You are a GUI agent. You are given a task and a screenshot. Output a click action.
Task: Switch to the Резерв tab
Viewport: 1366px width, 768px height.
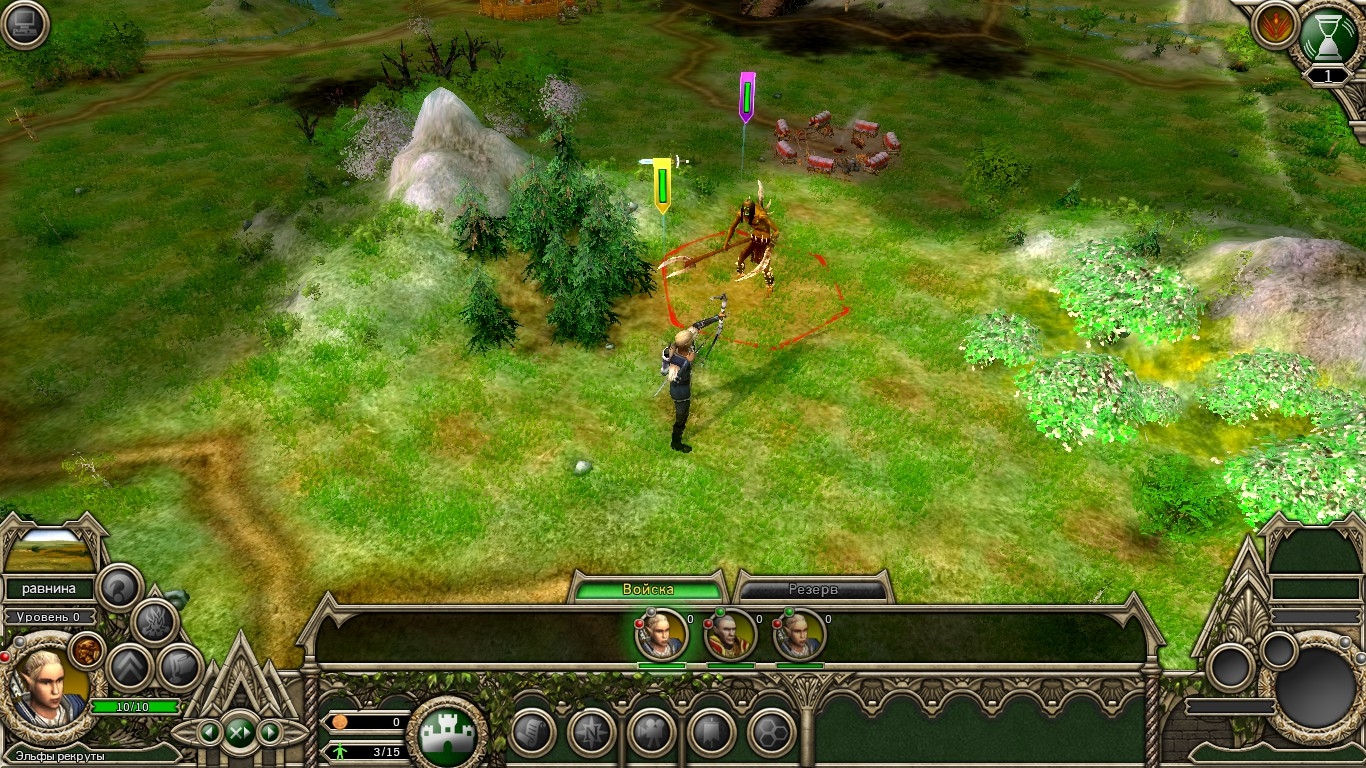(x=814, y=590)
